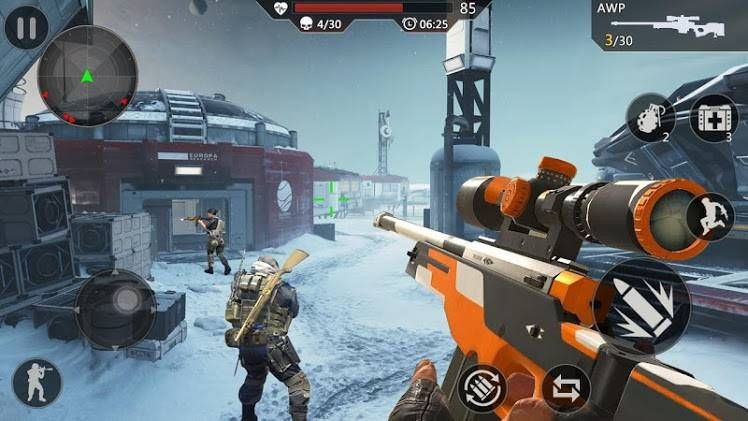Open the circular radar minimap

88,76
